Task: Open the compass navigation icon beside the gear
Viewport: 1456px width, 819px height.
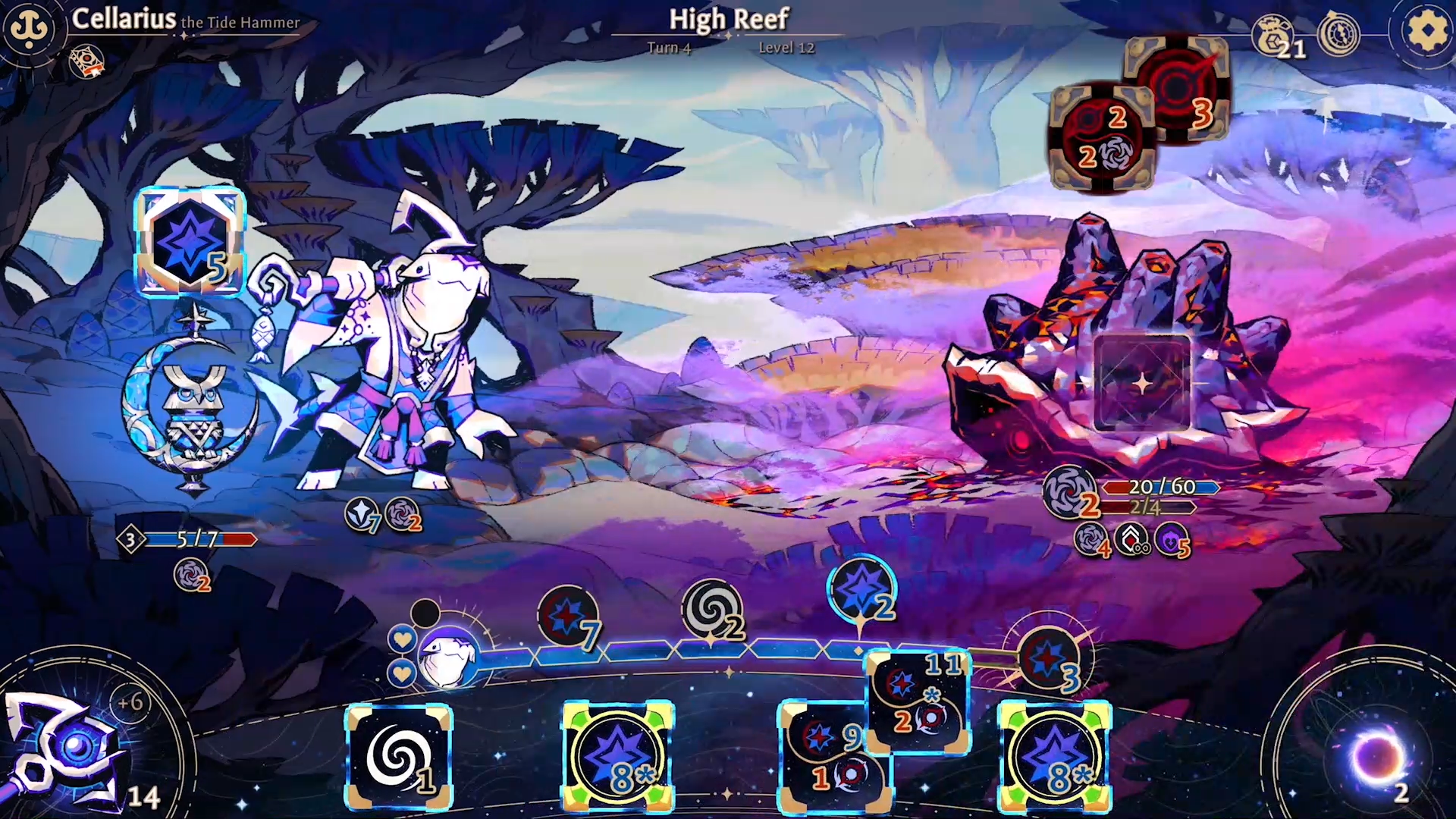Action: pos(1338,34)
